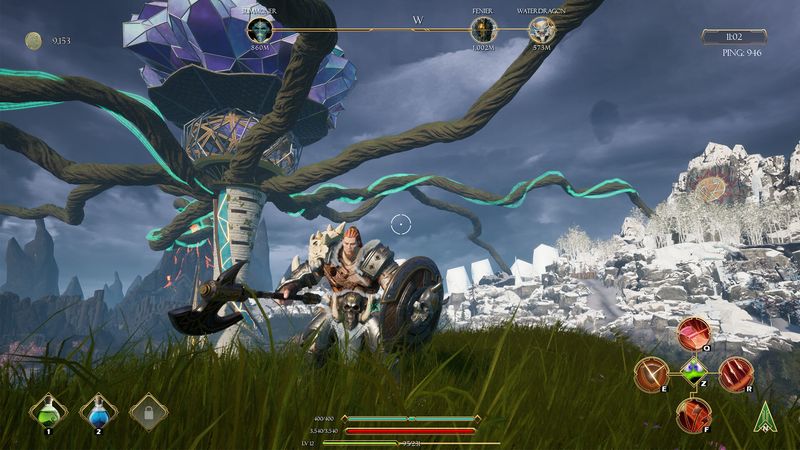Use the blue potion in slot 2

(98, 409)
